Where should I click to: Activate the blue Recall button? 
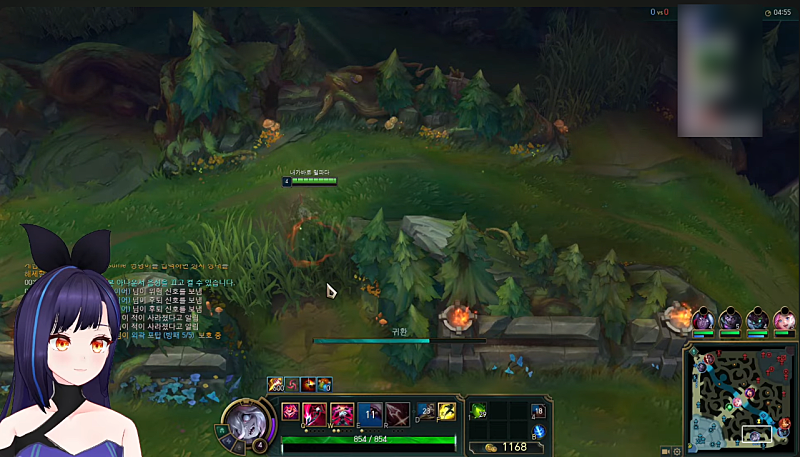[x=537, y=433]
